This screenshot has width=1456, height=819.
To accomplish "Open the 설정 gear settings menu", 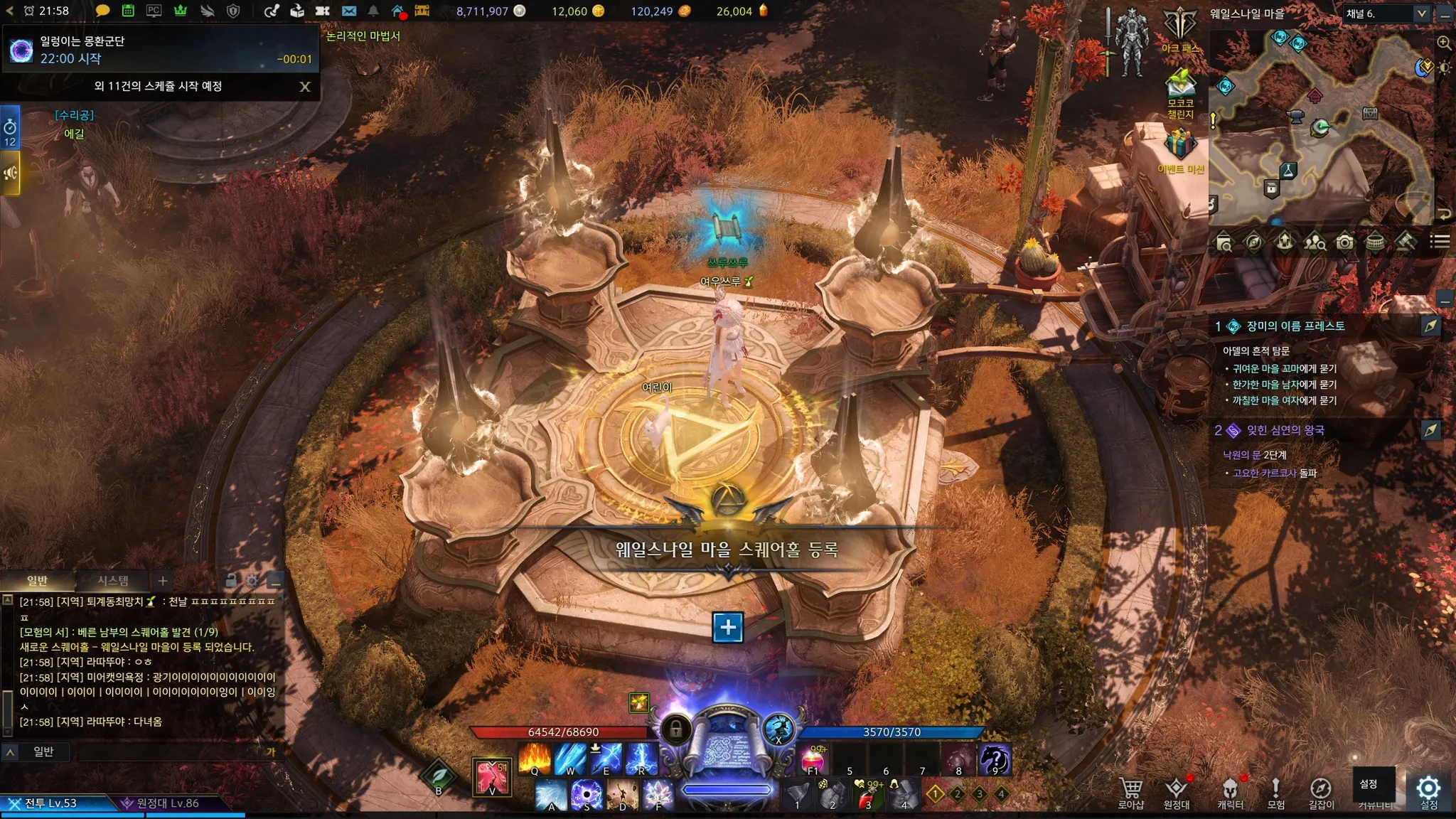I will [x=1428, y=791].
